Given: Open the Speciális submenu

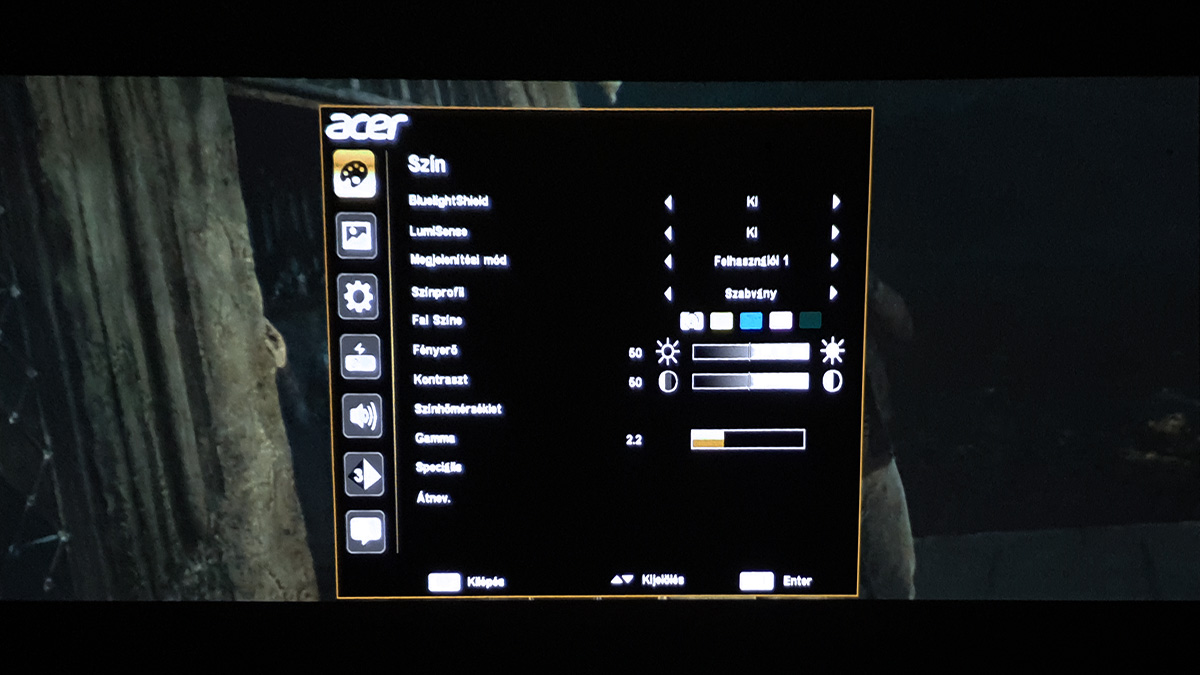Looking at the screenshot, I should (x=438, y=467).
